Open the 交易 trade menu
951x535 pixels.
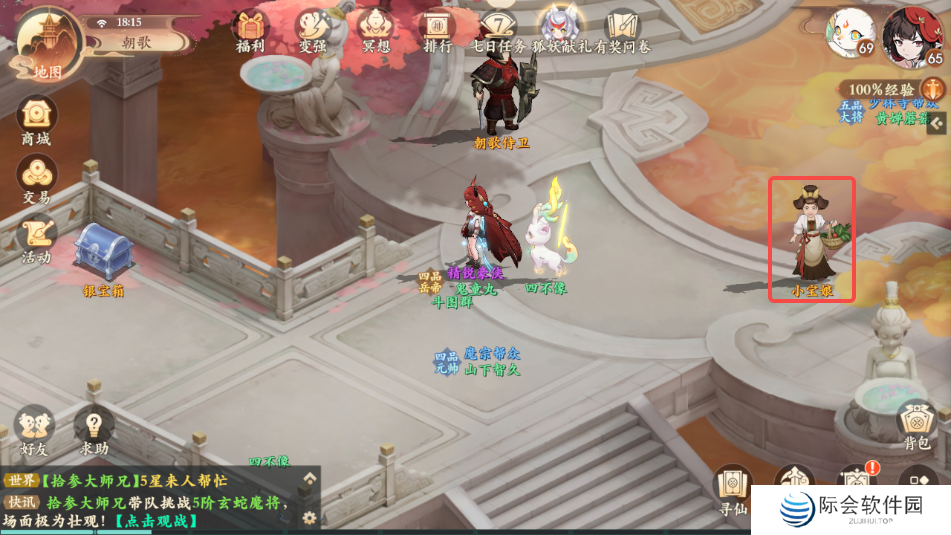coord(36,180)
